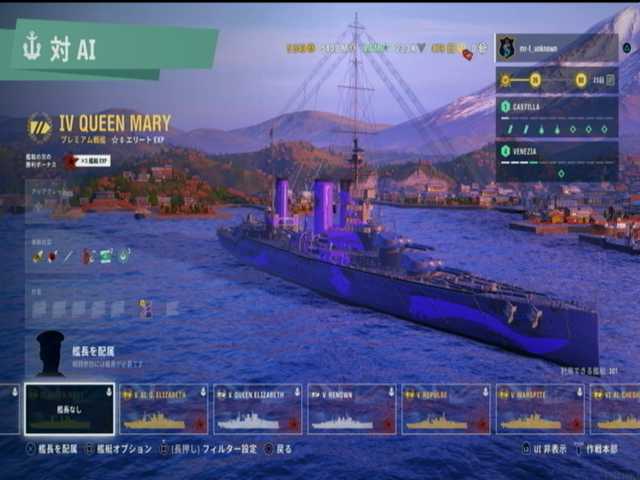Select the highlighted 艦長なし ship card
640x480 pixels.
[x=69, y=410]
